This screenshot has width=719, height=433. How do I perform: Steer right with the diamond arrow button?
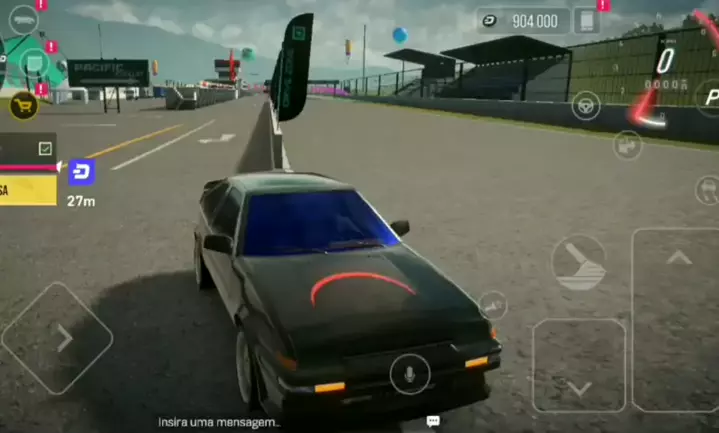57,338
